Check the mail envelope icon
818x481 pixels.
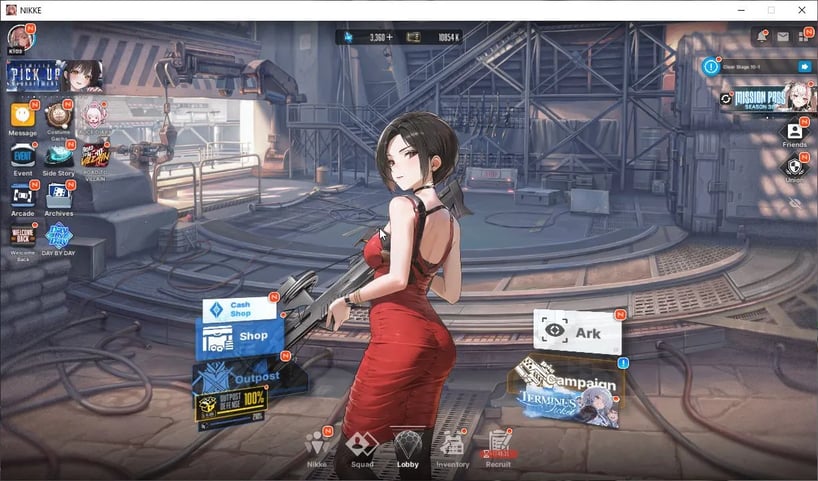pos(783,37)
